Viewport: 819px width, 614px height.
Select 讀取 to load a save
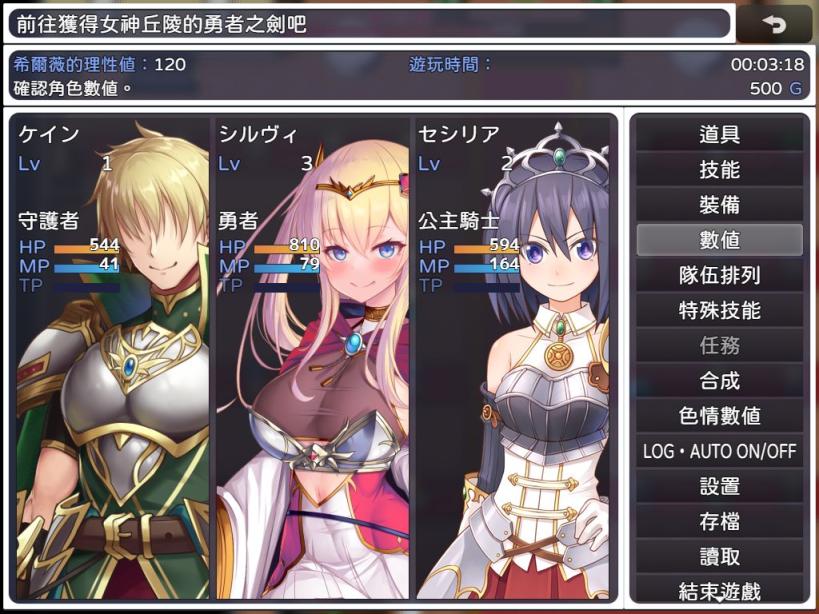[719, 556]
